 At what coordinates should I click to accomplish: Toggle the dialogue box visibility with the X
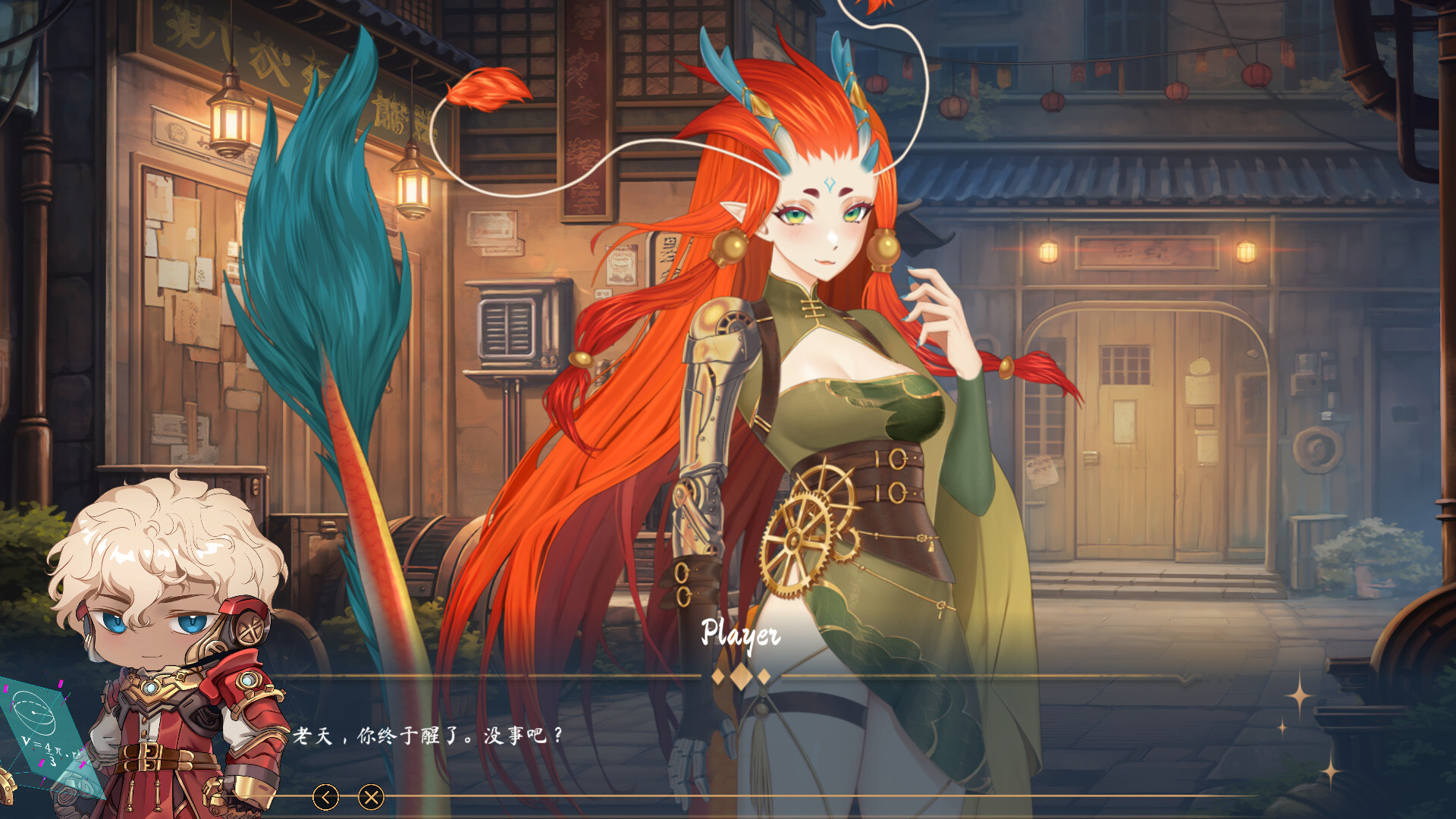(369, 797)
